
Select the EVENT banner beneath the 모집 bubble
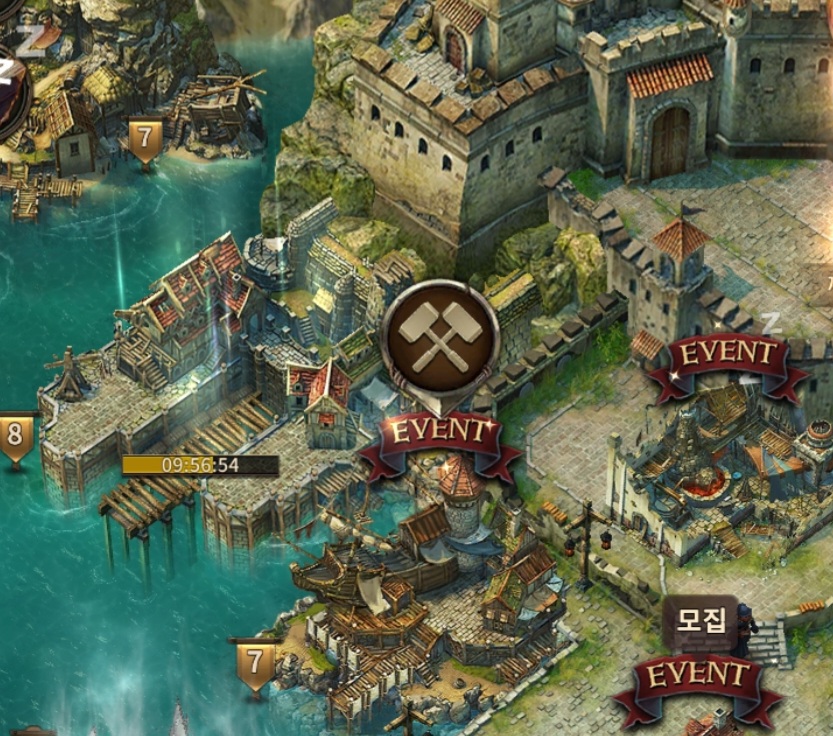click(x=698, y=679)
